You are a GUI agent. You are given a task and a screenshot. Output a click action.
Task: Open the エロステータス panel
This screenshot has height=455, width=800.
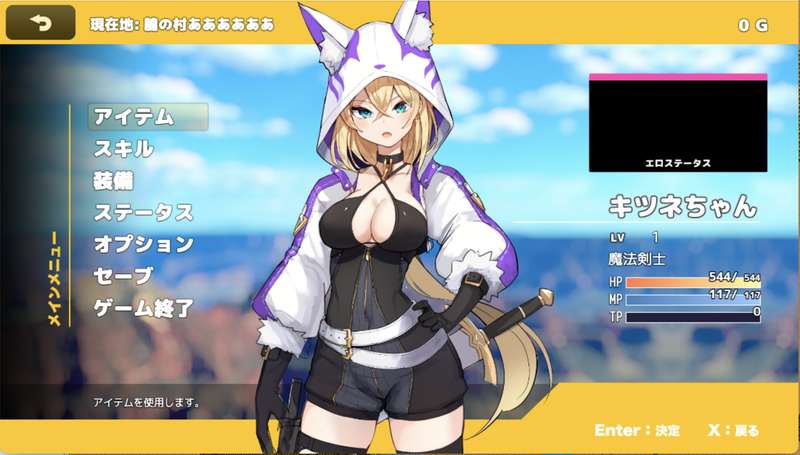pos(678,122)
